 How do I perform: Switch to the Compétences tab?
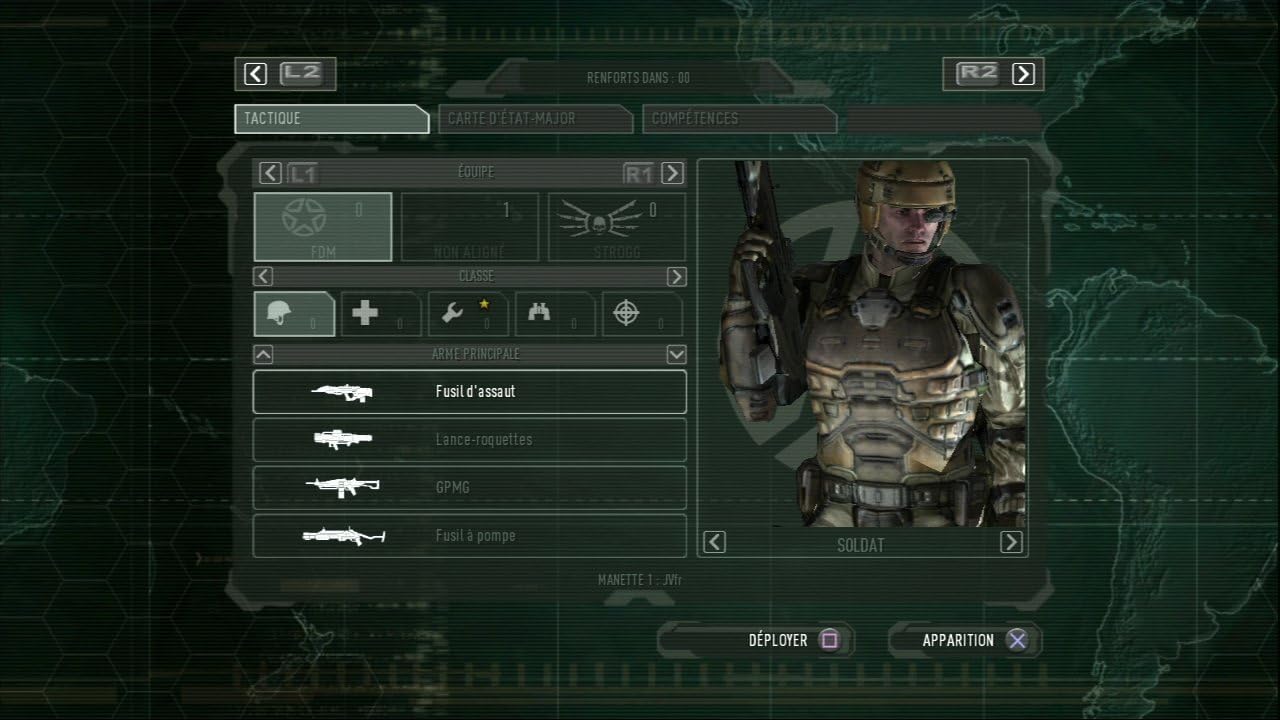click(738, 119)
